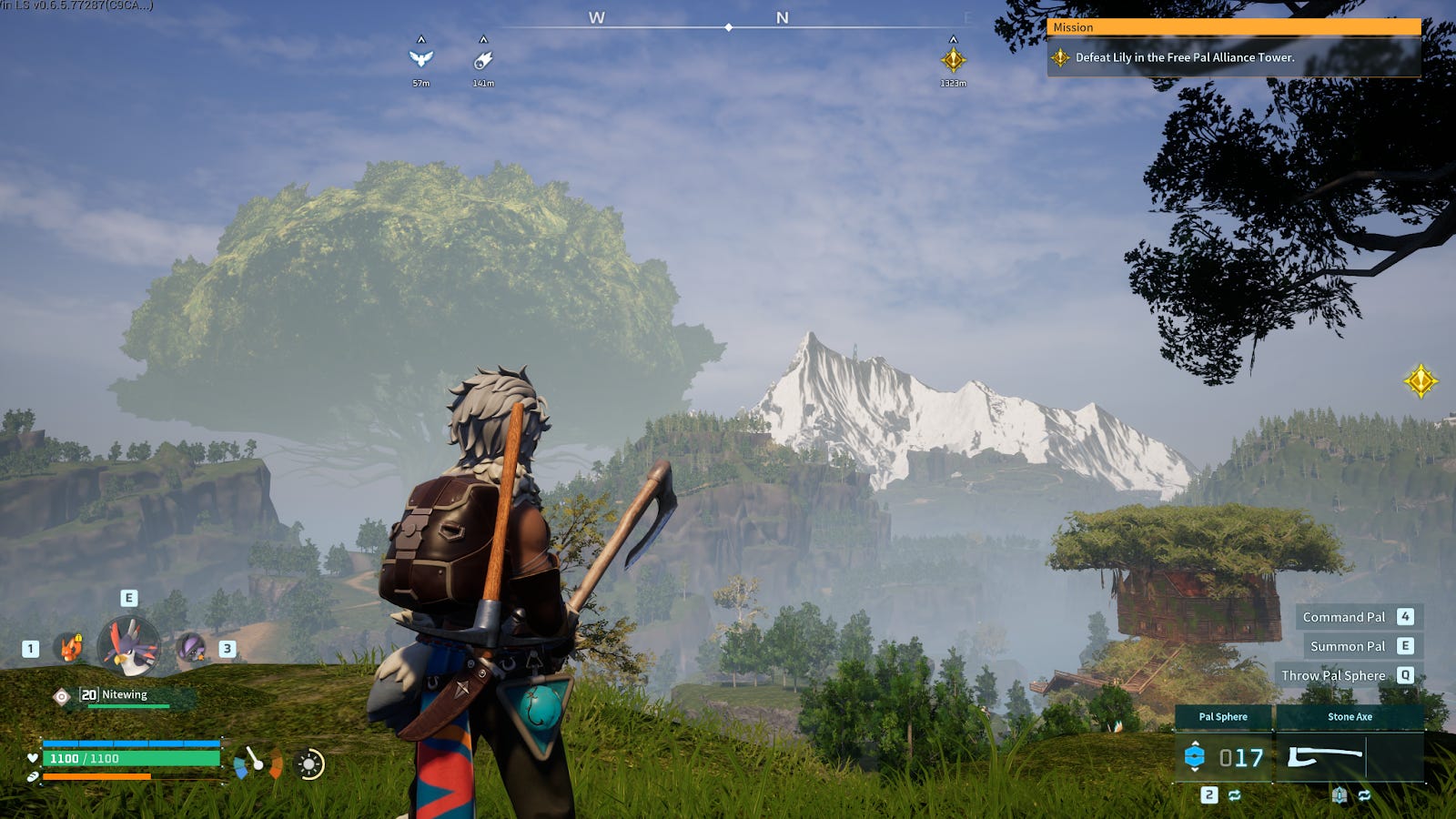Click the sun time-of-day dial

point(309,764)
